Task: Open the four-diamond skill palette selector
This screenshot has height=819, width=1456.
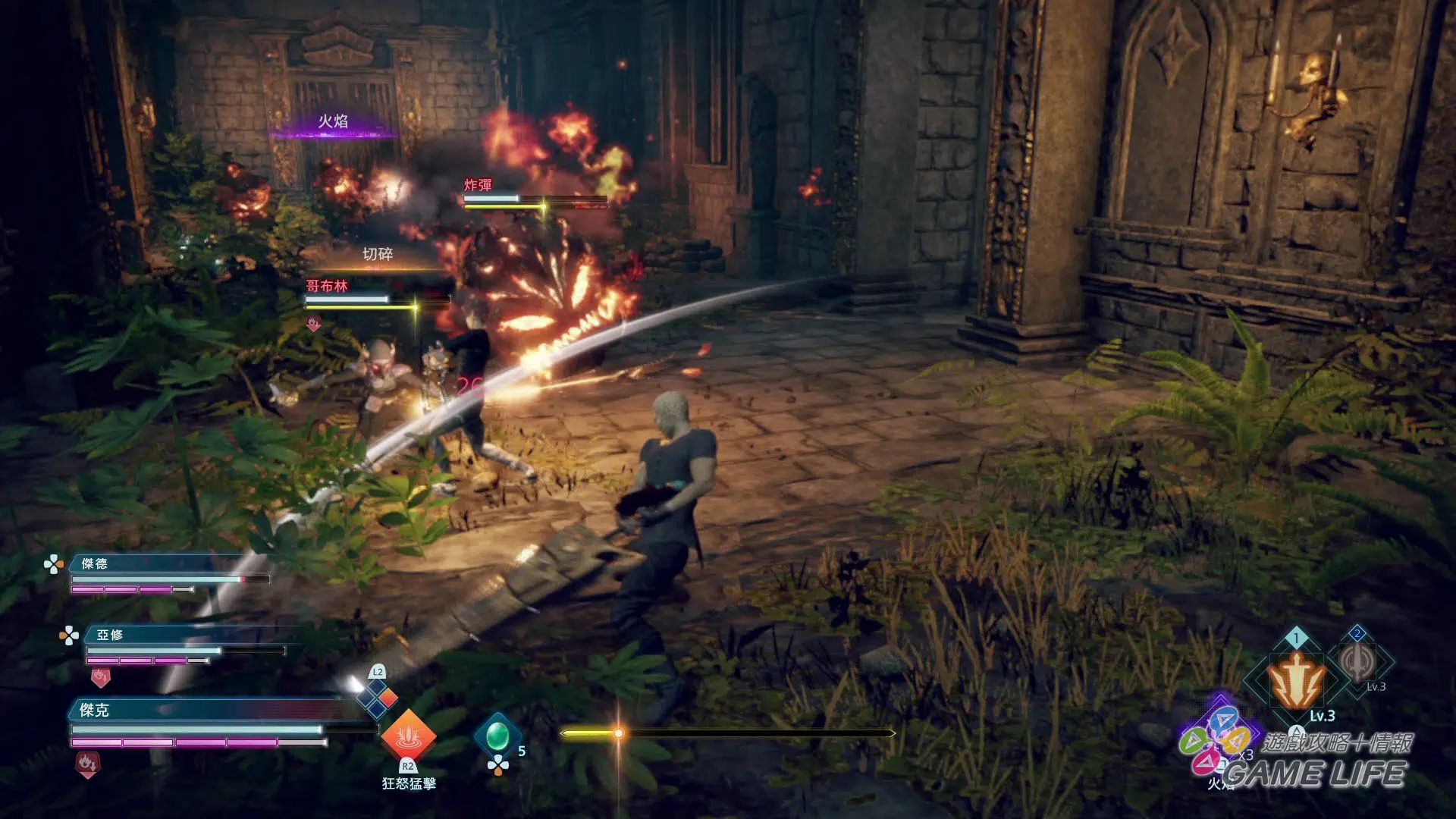Action: point(377,696)
